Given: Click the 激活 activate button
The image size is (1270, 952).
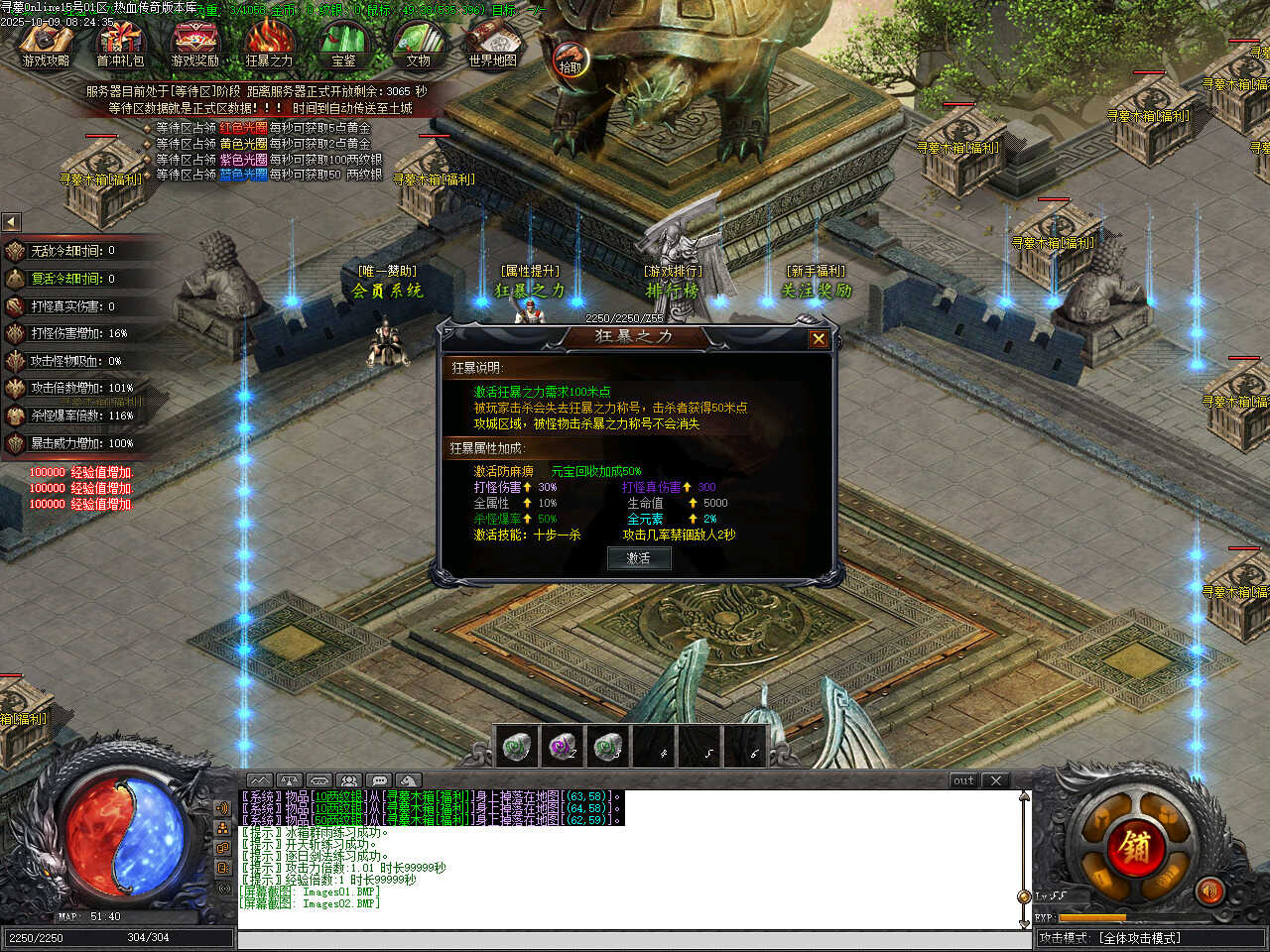Looking at the screenshot, I should (638, 558).
